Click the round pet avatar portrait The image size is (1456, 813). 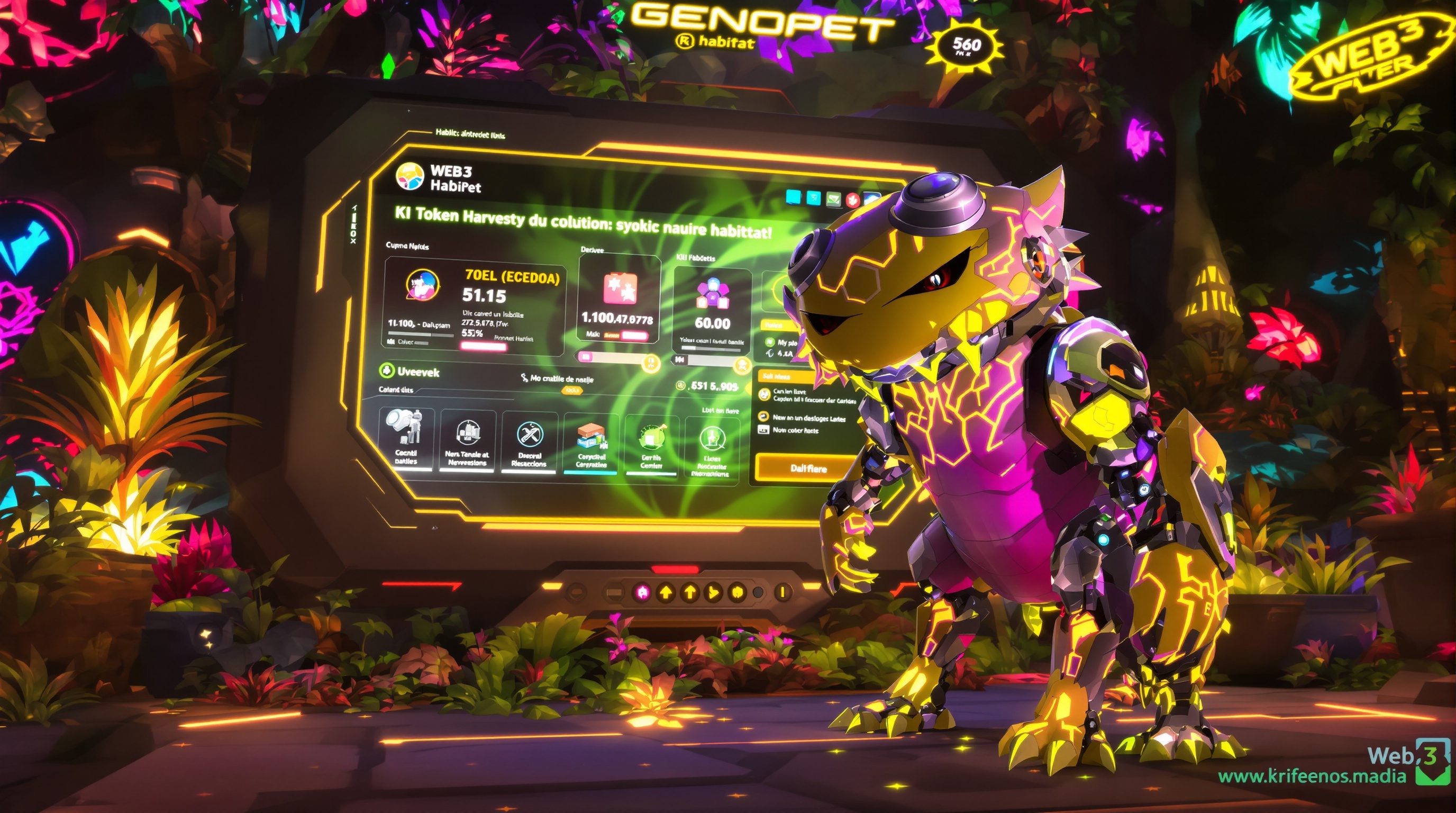pos(422,284)
